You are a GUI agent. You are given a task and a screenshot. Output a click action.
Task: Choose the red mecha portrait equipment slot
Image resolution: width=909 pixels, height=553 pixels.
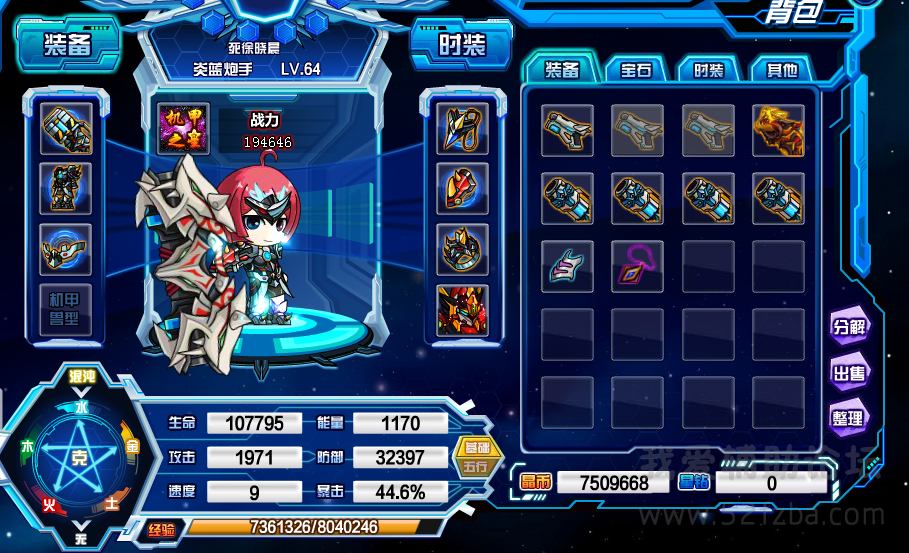pyautogui.click(x=463, y=310)
